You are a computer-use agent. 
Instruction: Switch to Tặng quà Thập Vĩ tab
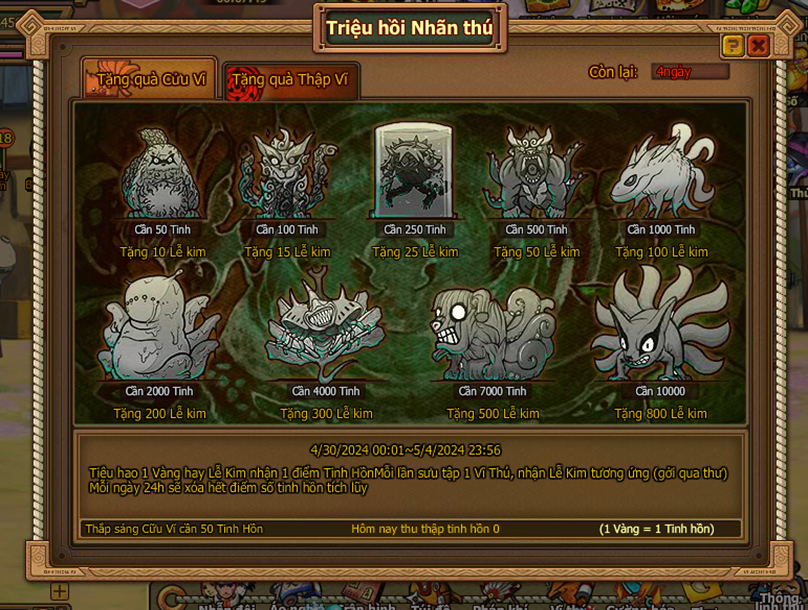pos(291,80)
